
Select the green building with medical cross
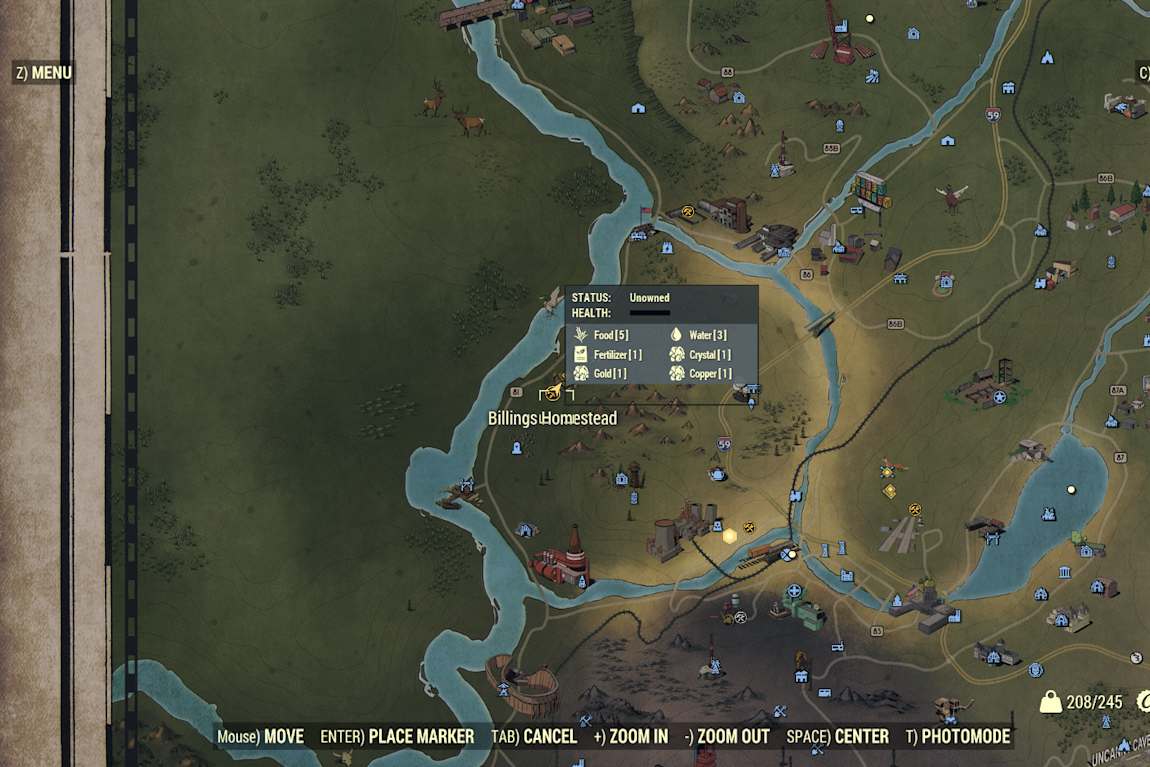tap(803, 608)
